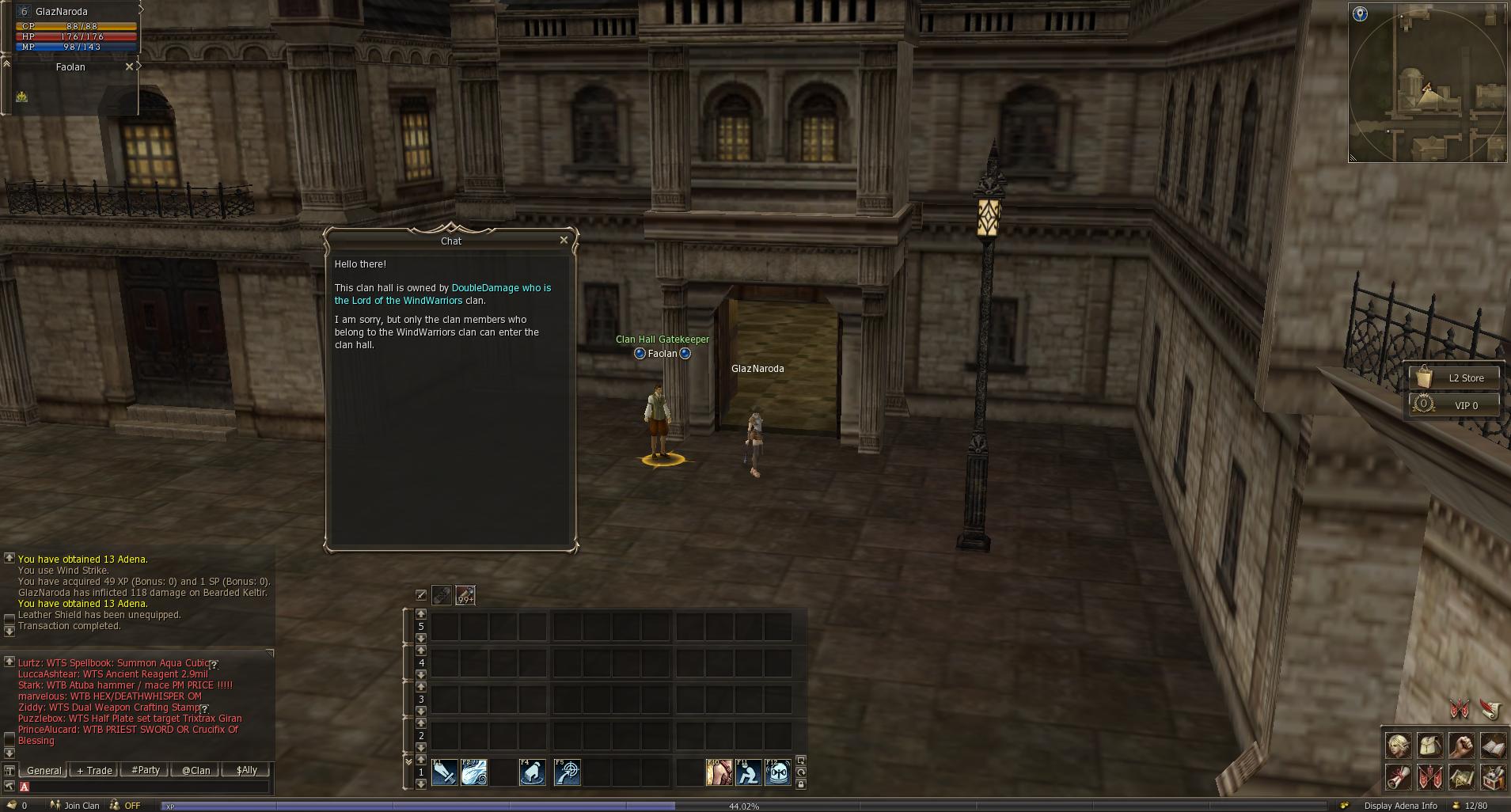Activate the F5 target crosshair action
Viewport: 1511px width, 812px height.
pos(568,772)
